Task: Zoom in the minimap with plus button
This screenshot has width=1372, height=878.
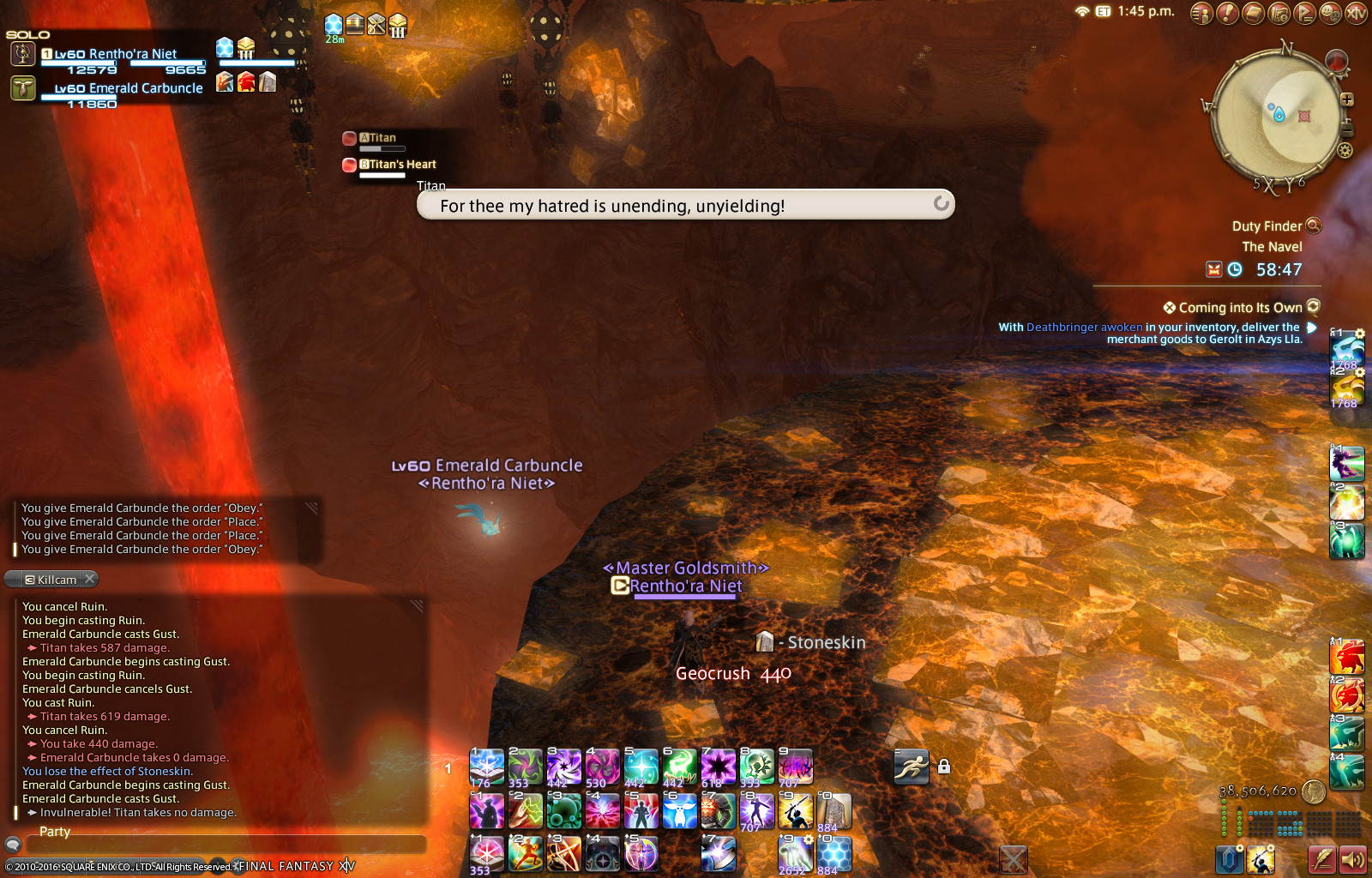Action: (x=1347, y=99)
